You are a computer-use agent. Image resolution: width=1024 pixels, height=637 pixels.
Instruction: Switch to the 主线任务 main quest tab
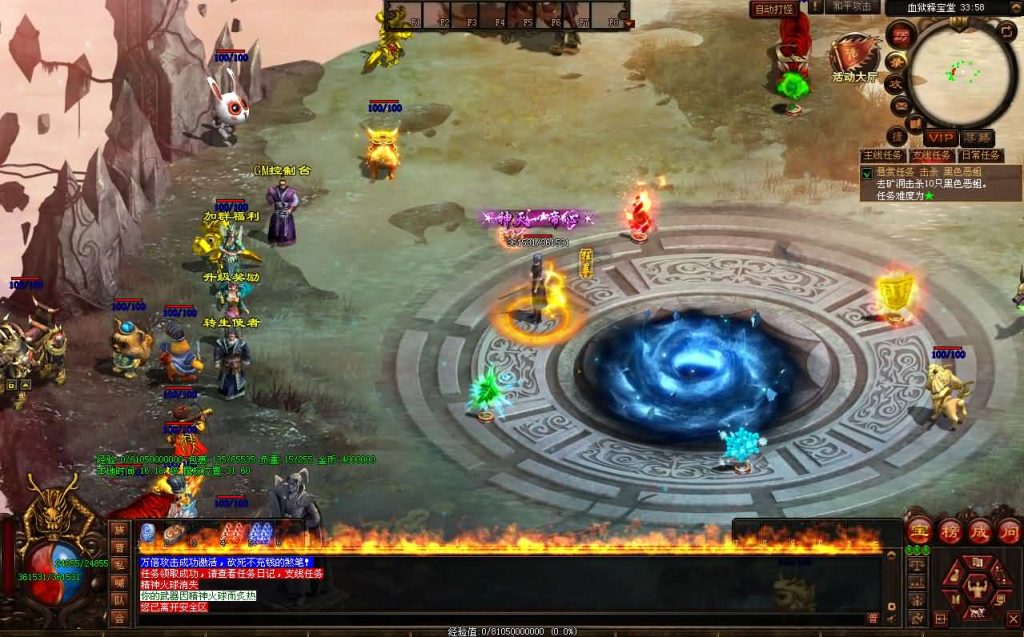pyautogui.click(x=884, y=156)
